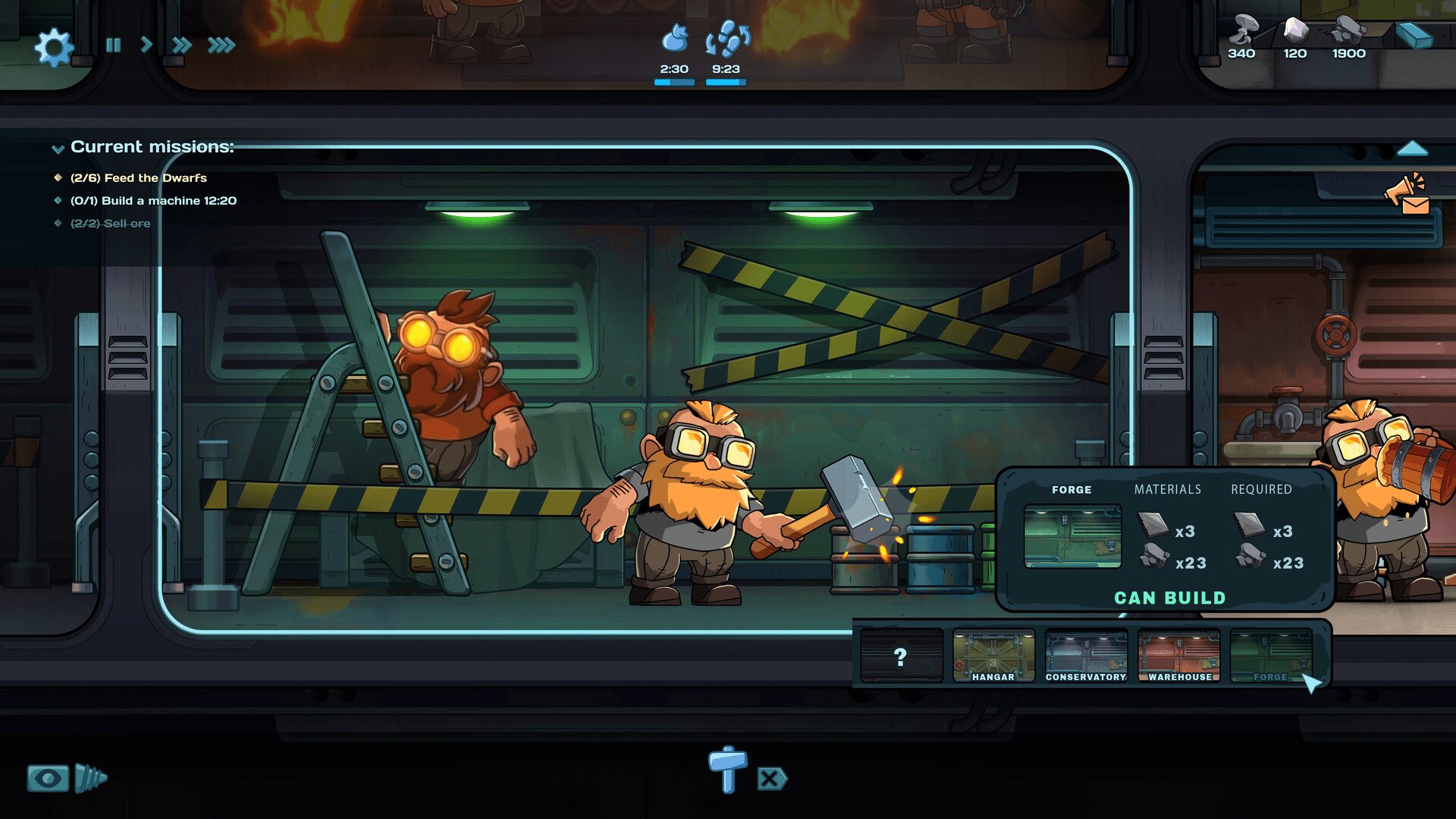Viewport: 1456px width, 819px height.
Task: Cancel build mode with the X button
Action: [x=771, y=779]
